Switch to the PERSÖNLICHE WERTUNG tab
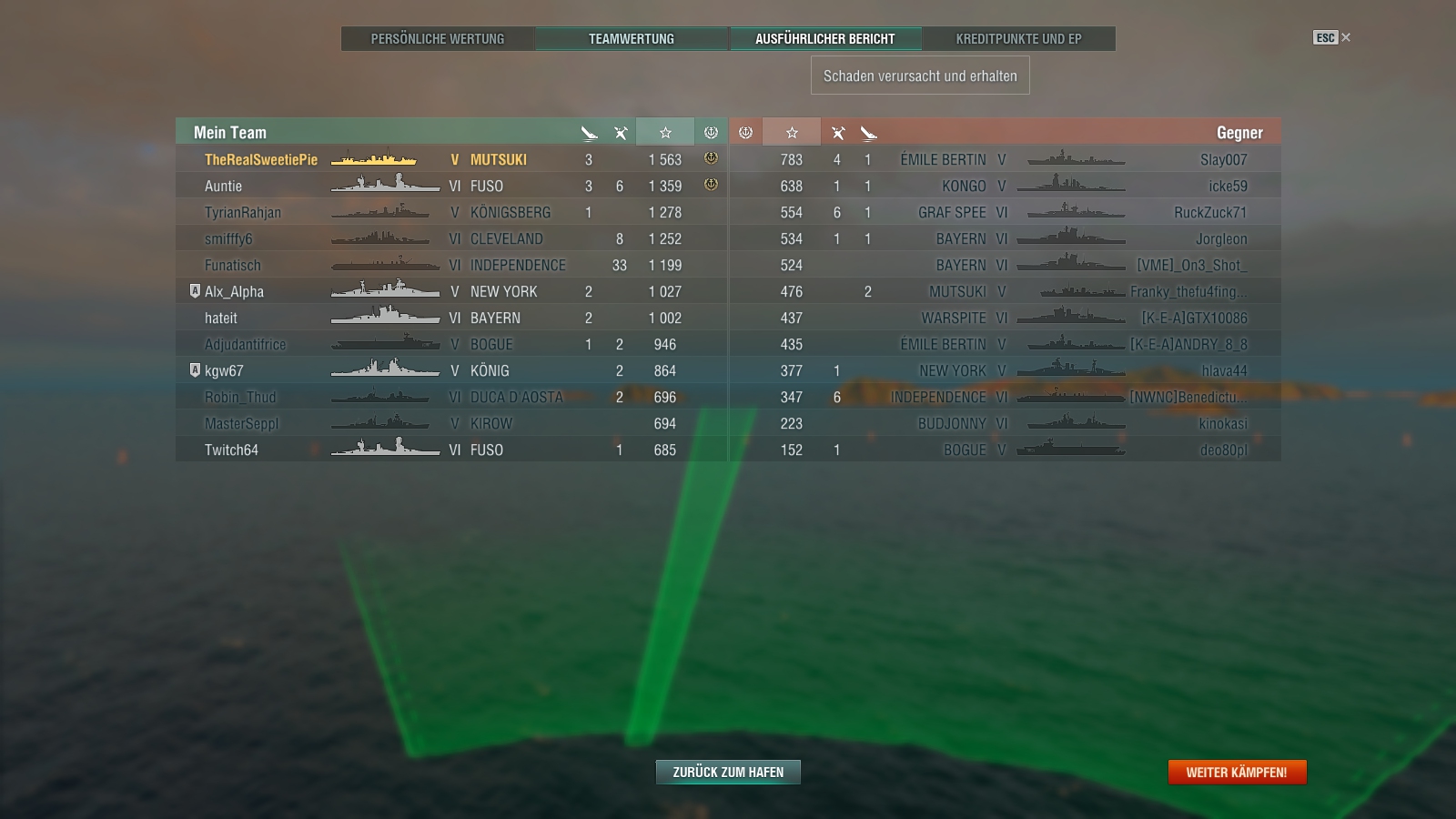 437,39
